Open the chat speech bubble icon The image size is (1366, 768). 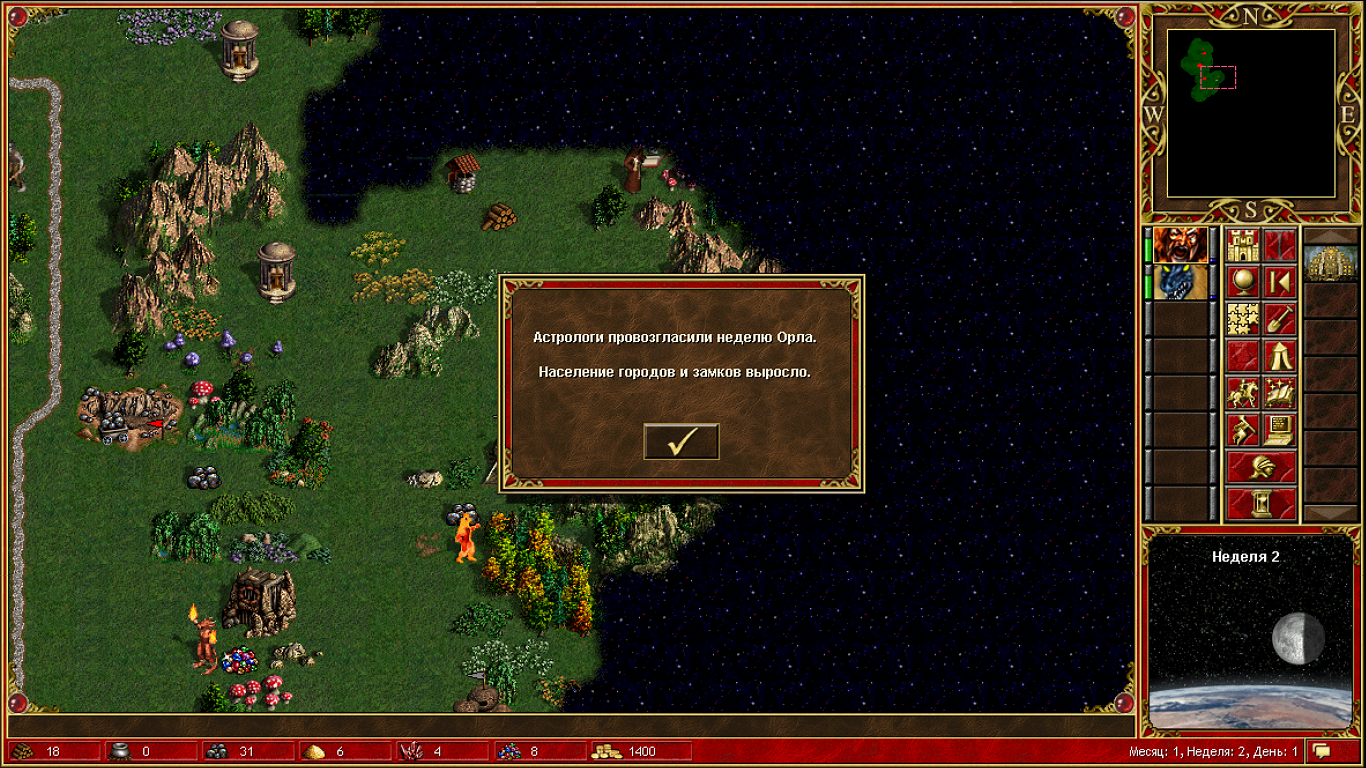1322,751
